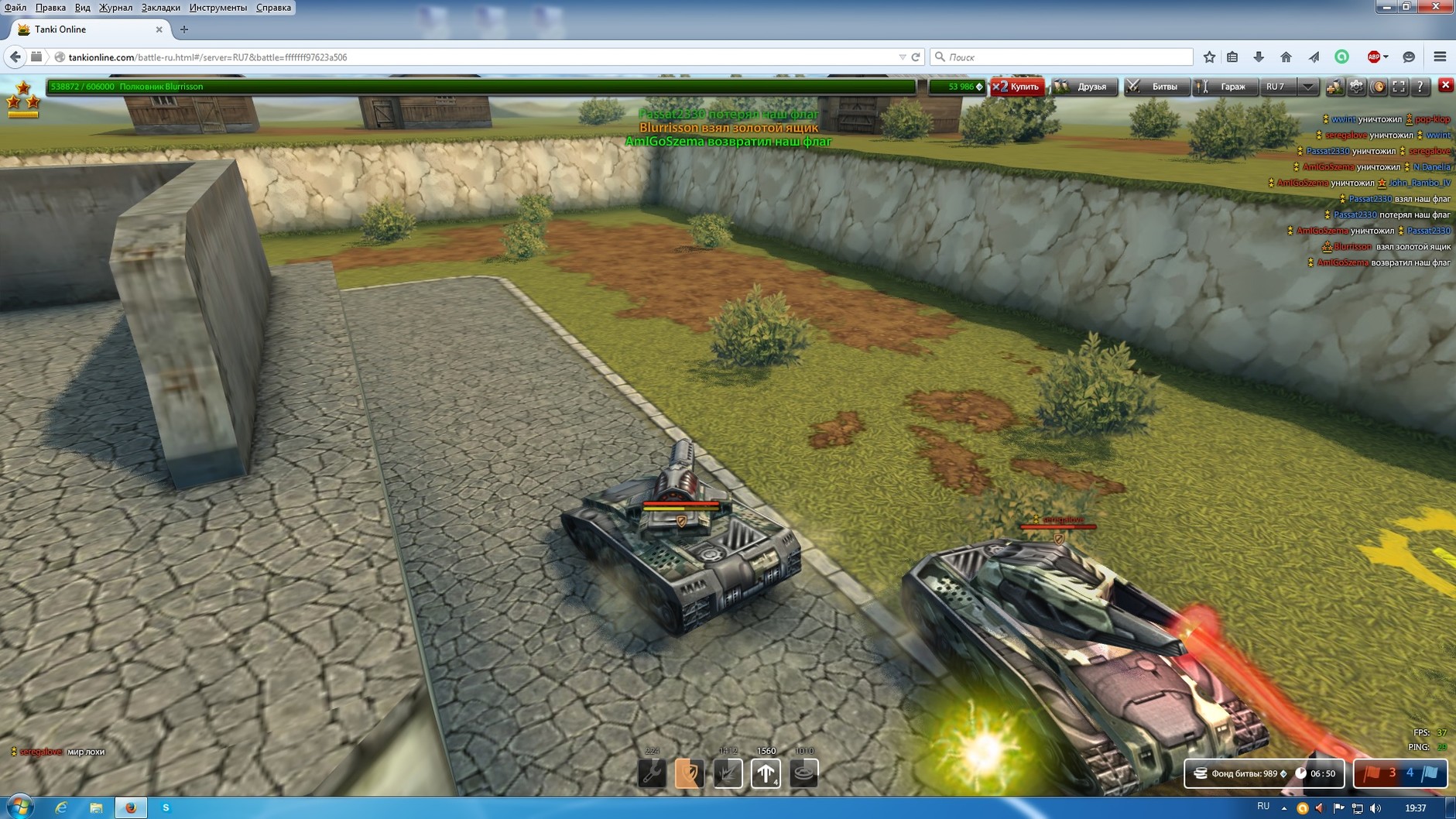Toggle sound with the speaker icon
1456x819 pixels.
1378,87
